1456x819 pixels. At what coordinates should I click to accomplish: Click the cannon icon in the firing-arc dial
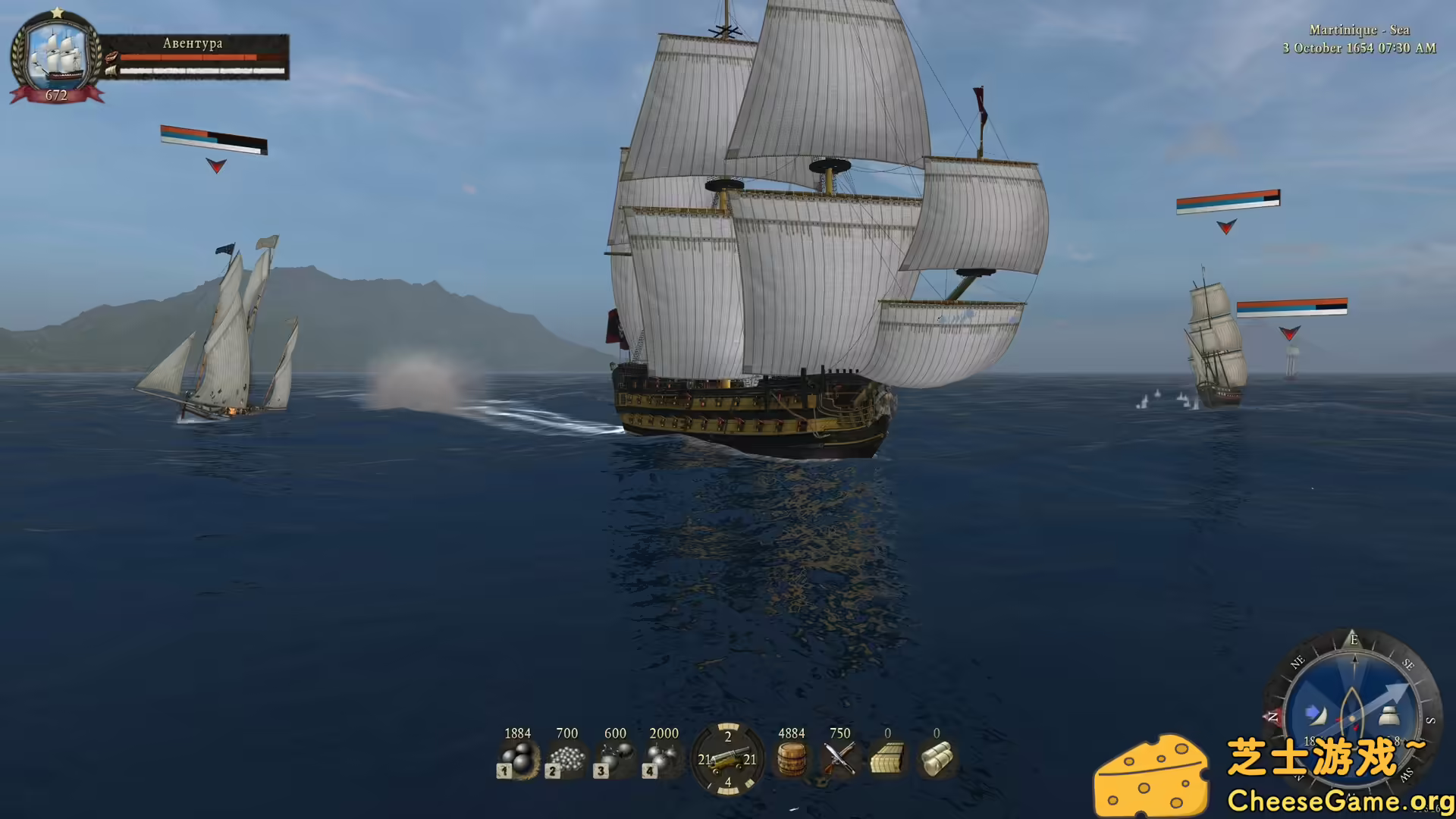[729, 761]
